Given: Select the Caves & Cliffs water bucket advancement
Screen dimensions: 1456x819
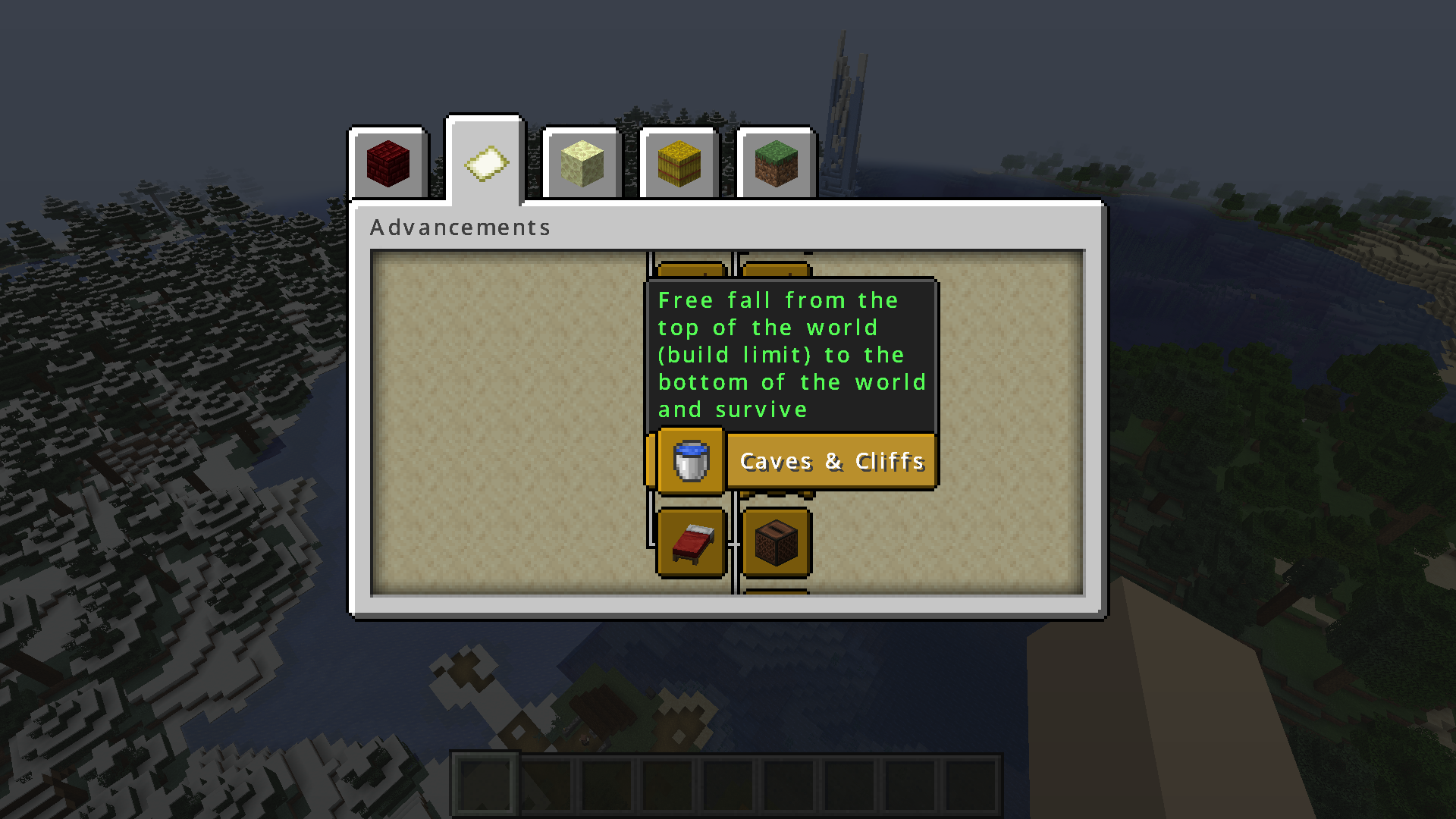Looking at the screenshot, I should point(691,460).
